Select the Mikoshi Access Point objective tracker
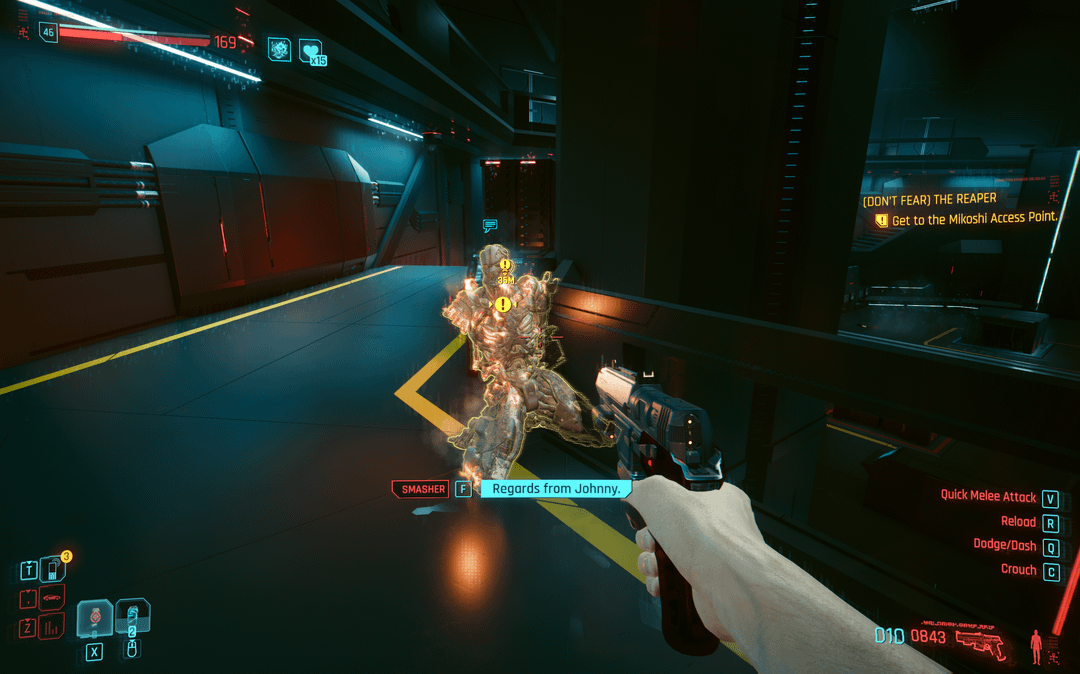 (x=973, y=219)
